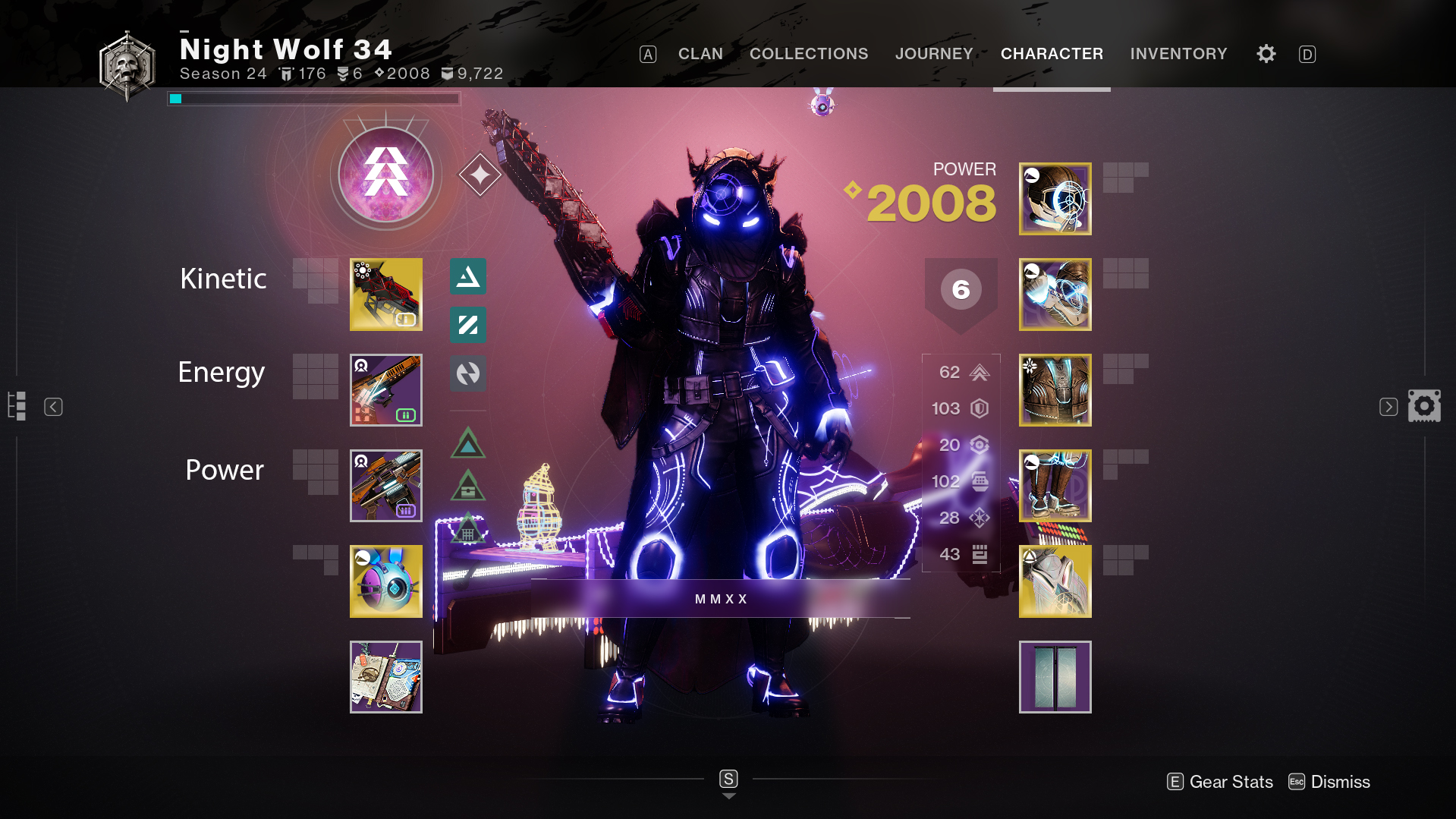Choose the chest armor slot
This screenshot has width=1456, height=819.
point(1055,390)
